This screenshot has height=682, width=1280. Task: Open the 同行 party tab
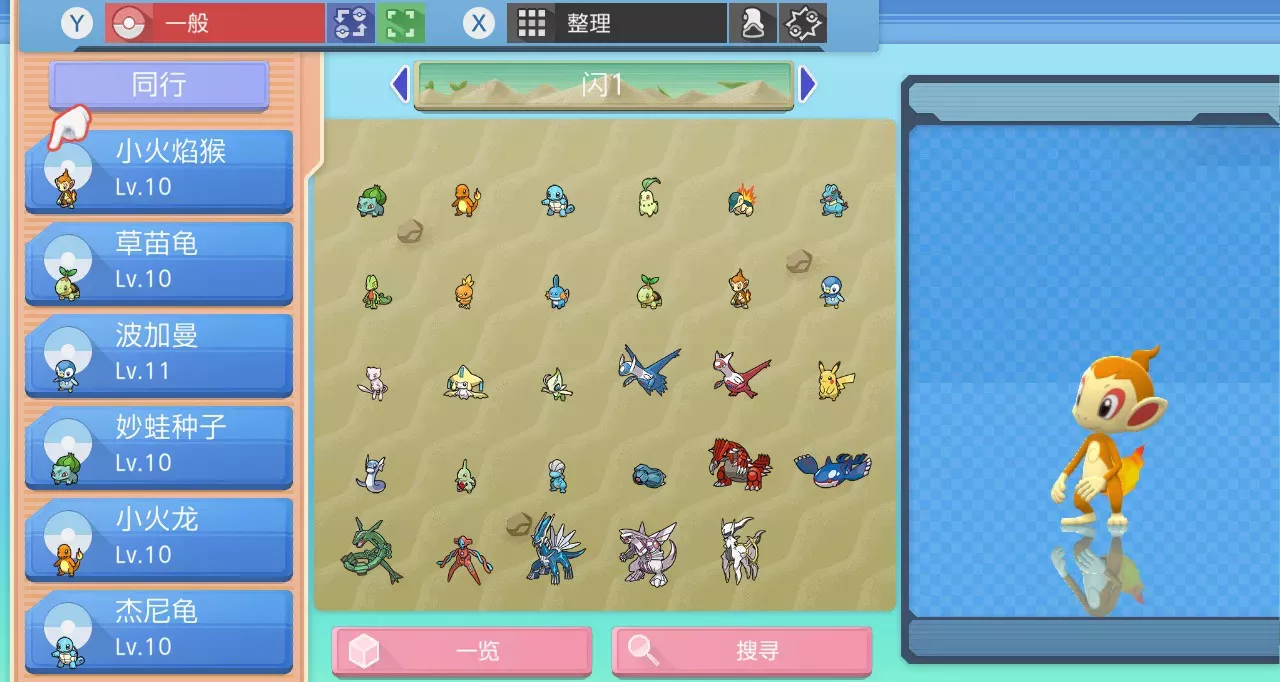(x=159, y=85)
